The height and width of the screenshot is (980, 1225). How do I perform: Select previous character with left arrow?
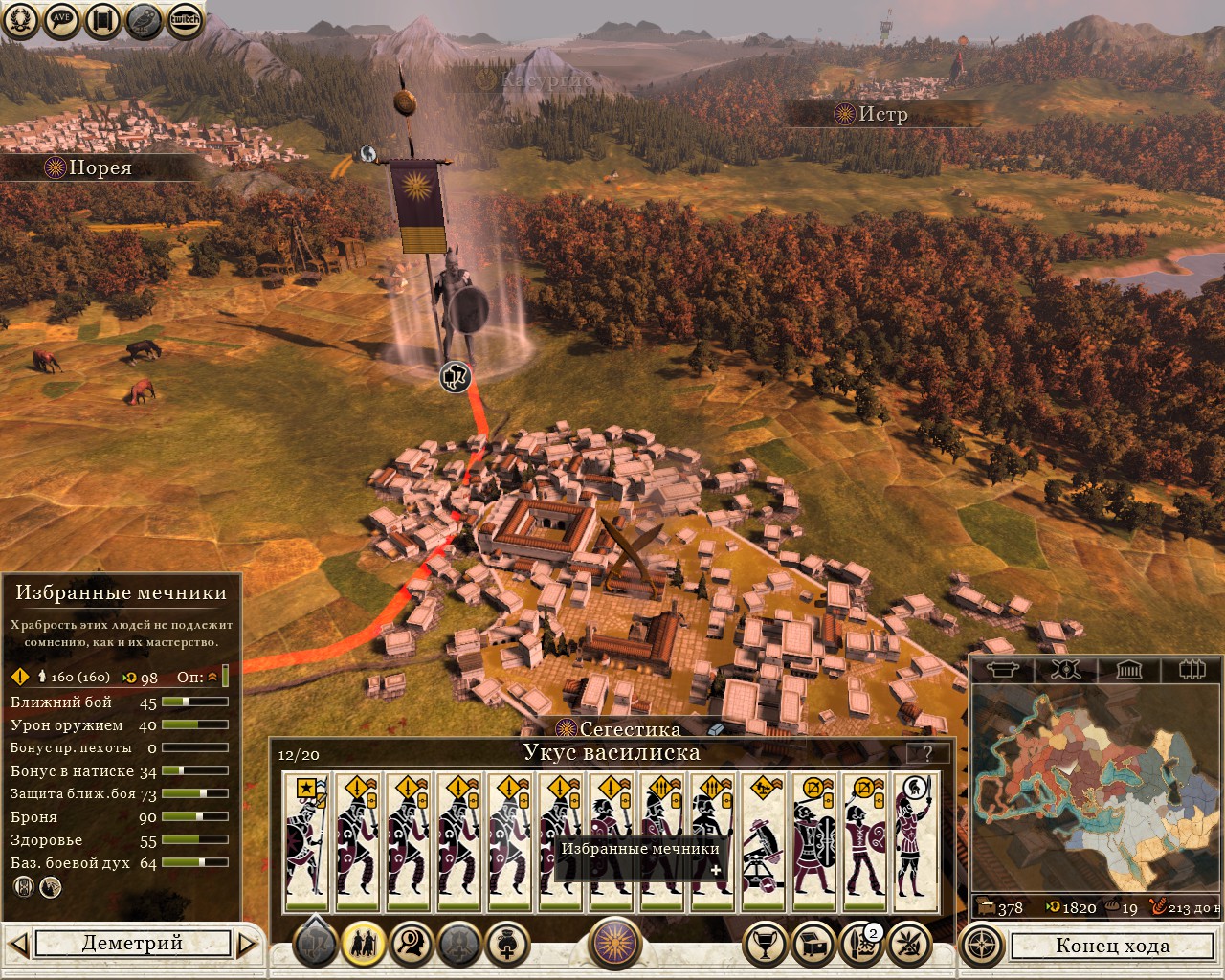click(x=19, y=944)
